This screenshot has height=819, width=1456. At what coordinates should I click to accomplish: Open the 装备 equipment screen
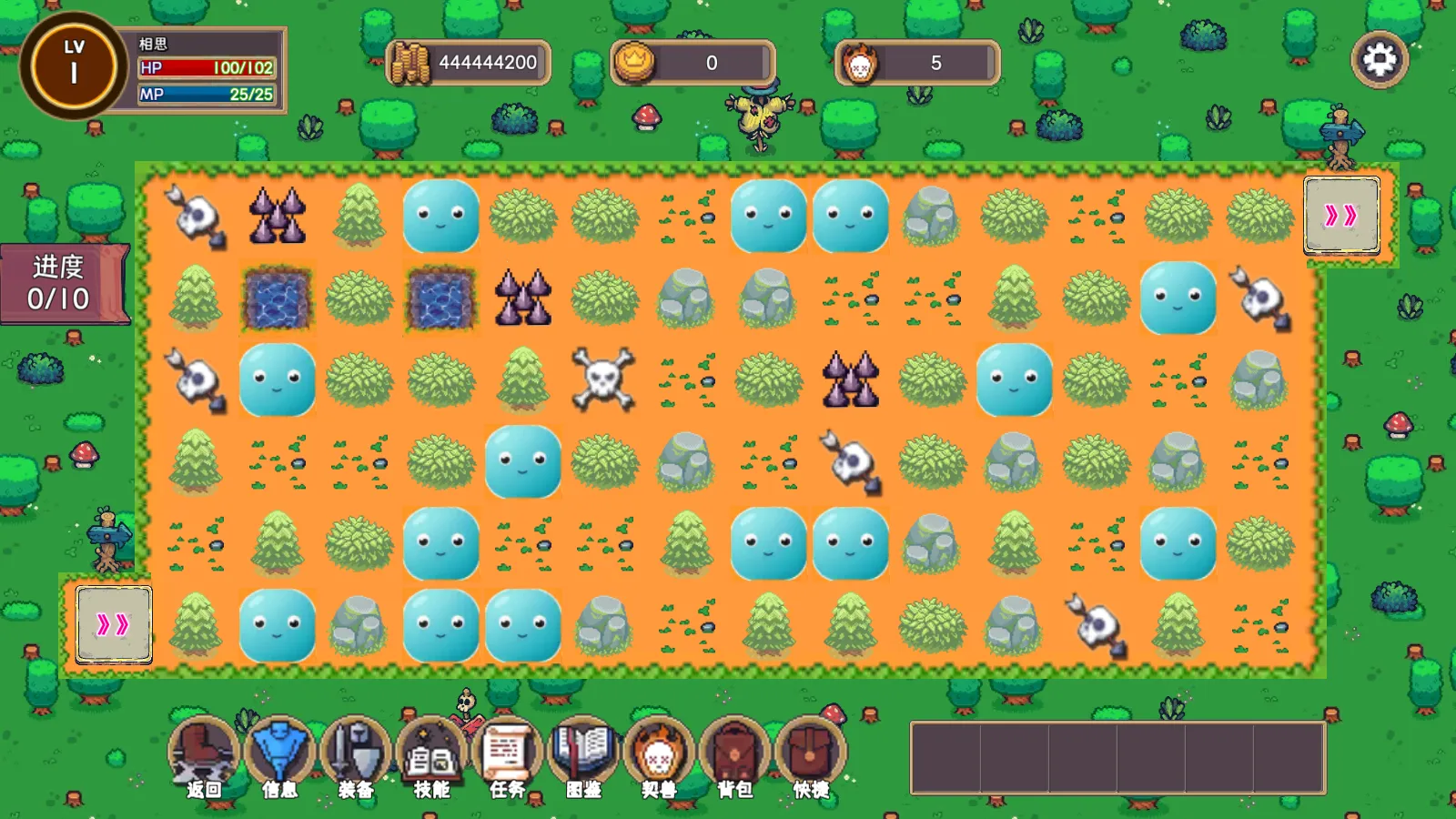pyautogui.click(x=356, y=757)
